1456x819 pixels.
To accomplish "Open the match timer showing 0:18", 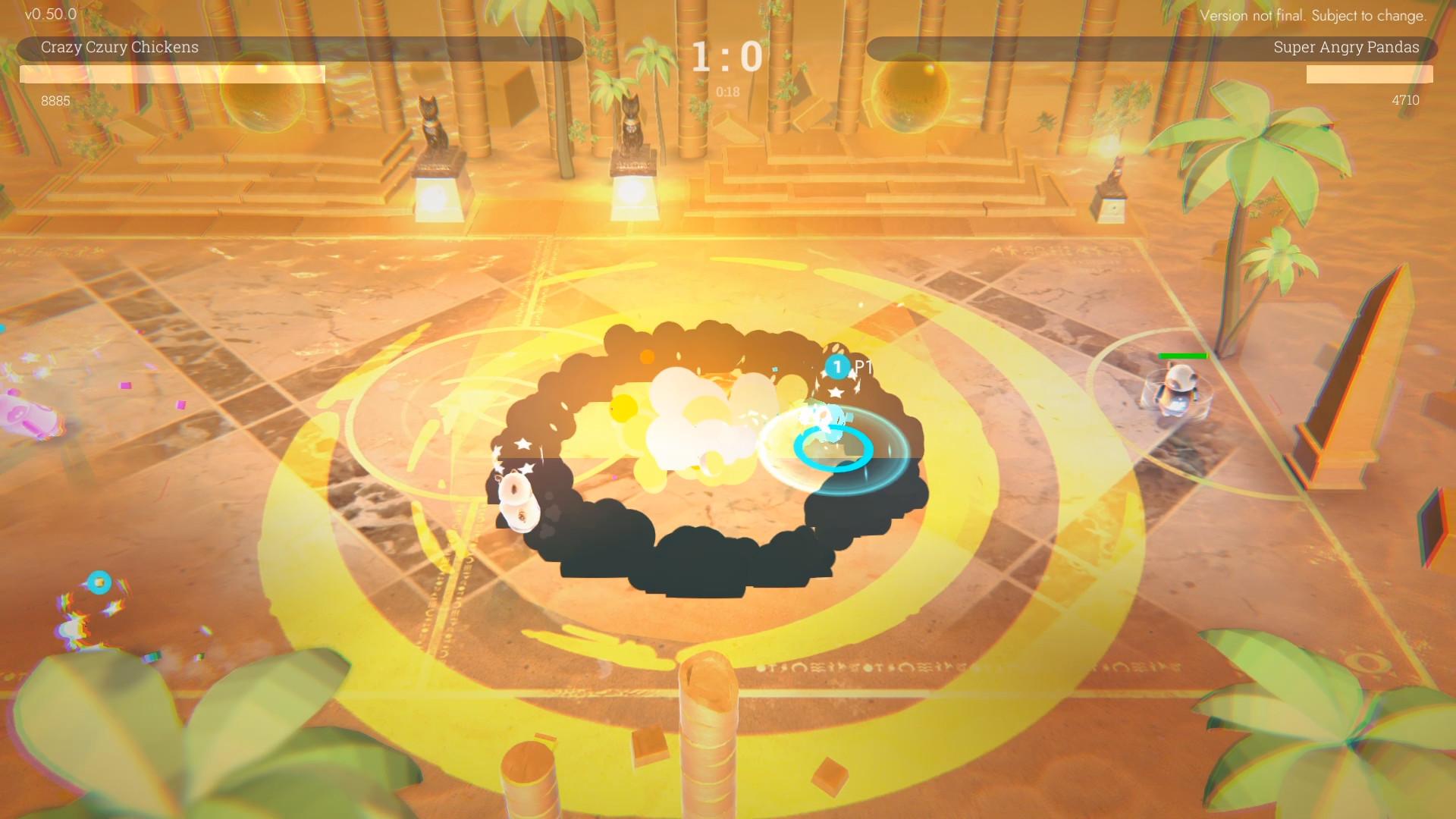I will click(726, 93).
